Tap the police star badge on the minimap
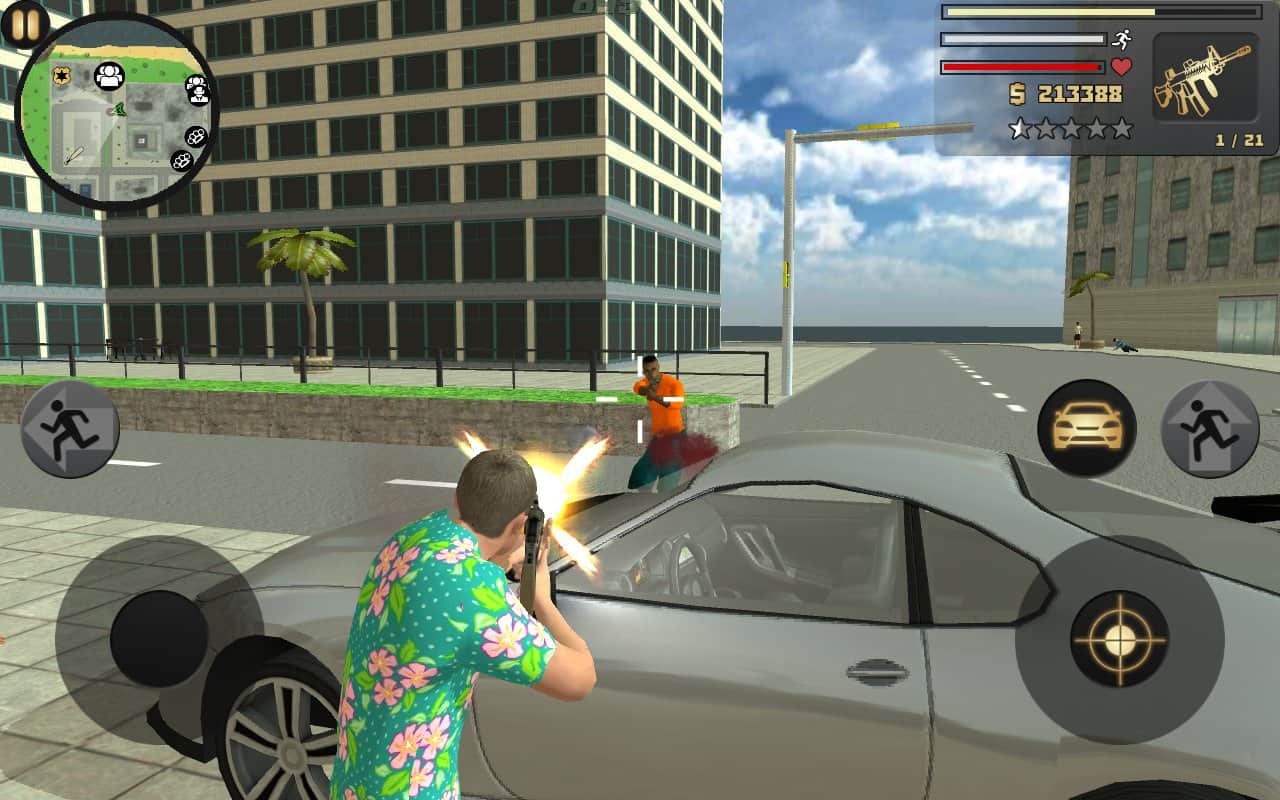The height and width of the screenshot is (800, 1280). (62, 73)
